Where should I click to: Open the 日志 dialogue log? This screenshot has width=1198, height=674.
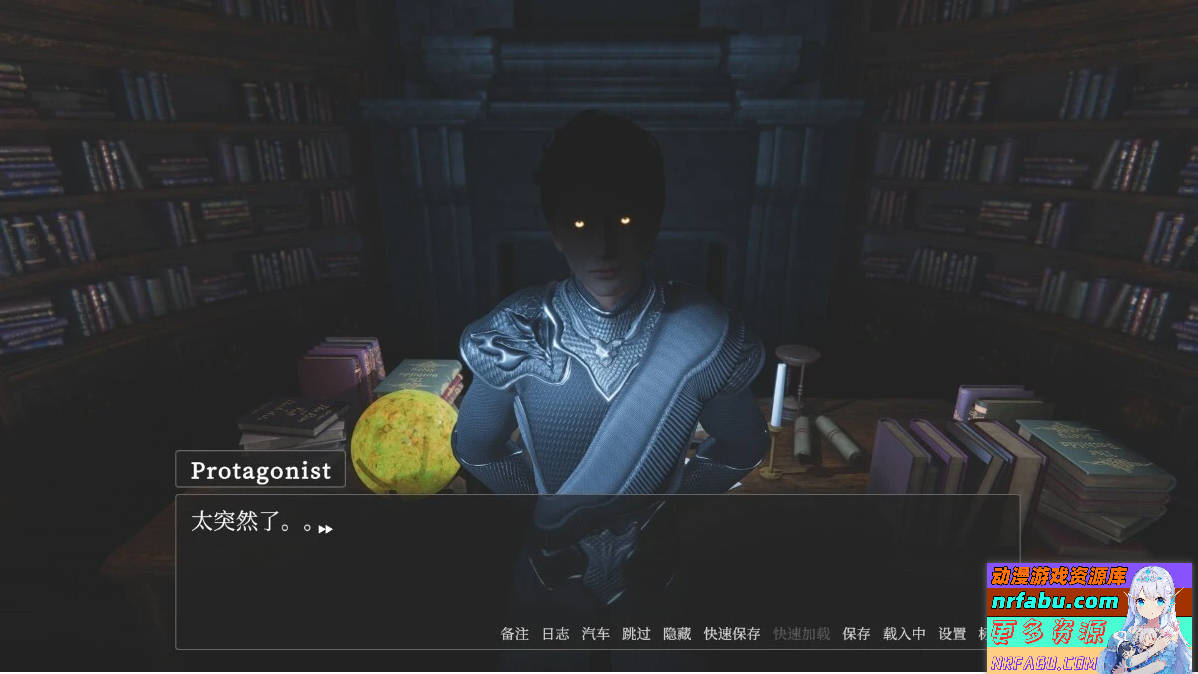coord(555,634)
